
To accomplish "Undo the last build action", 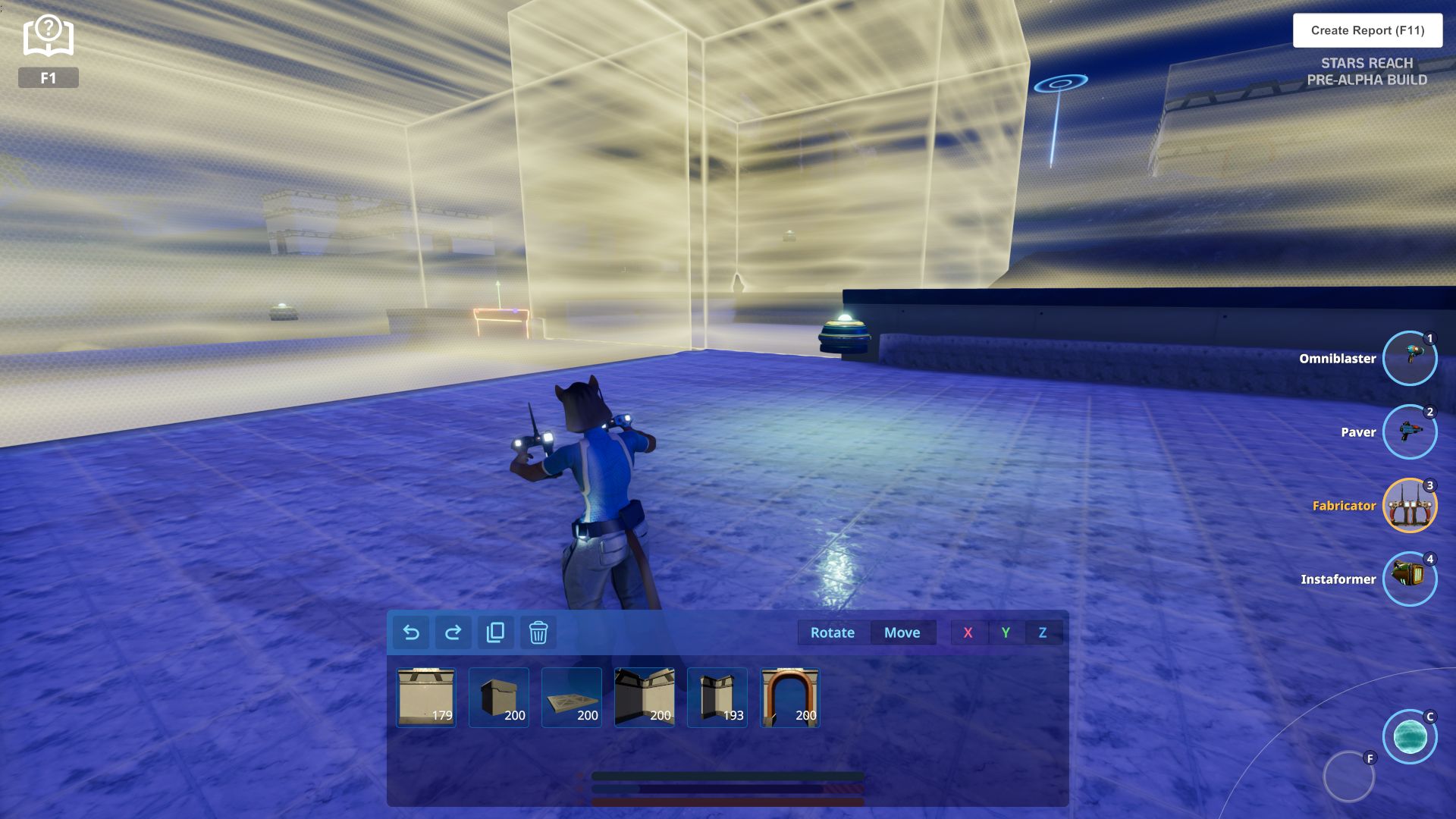I will click(411, 632).
